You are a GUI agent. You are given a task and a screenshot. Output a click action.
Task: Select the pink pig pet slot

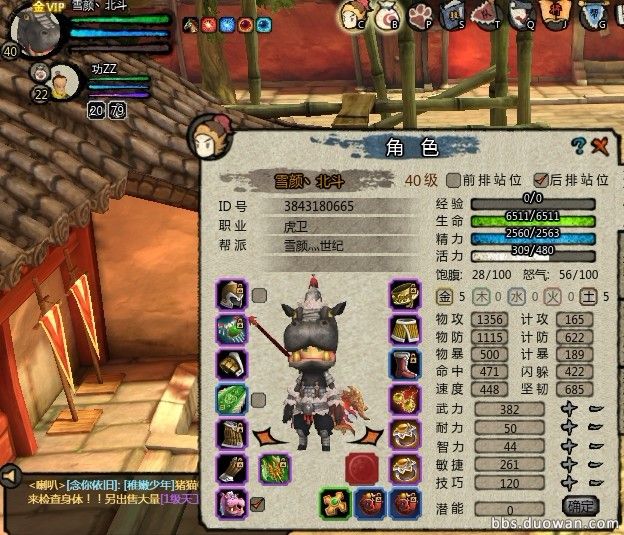pyautogui.click(x=232, y=503)
